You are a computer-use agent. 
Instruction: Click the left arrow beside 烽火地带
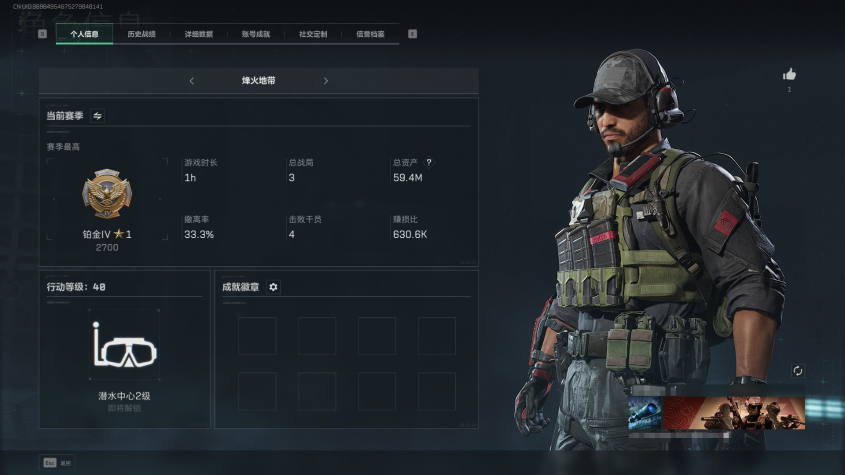(x=192, y=81)
